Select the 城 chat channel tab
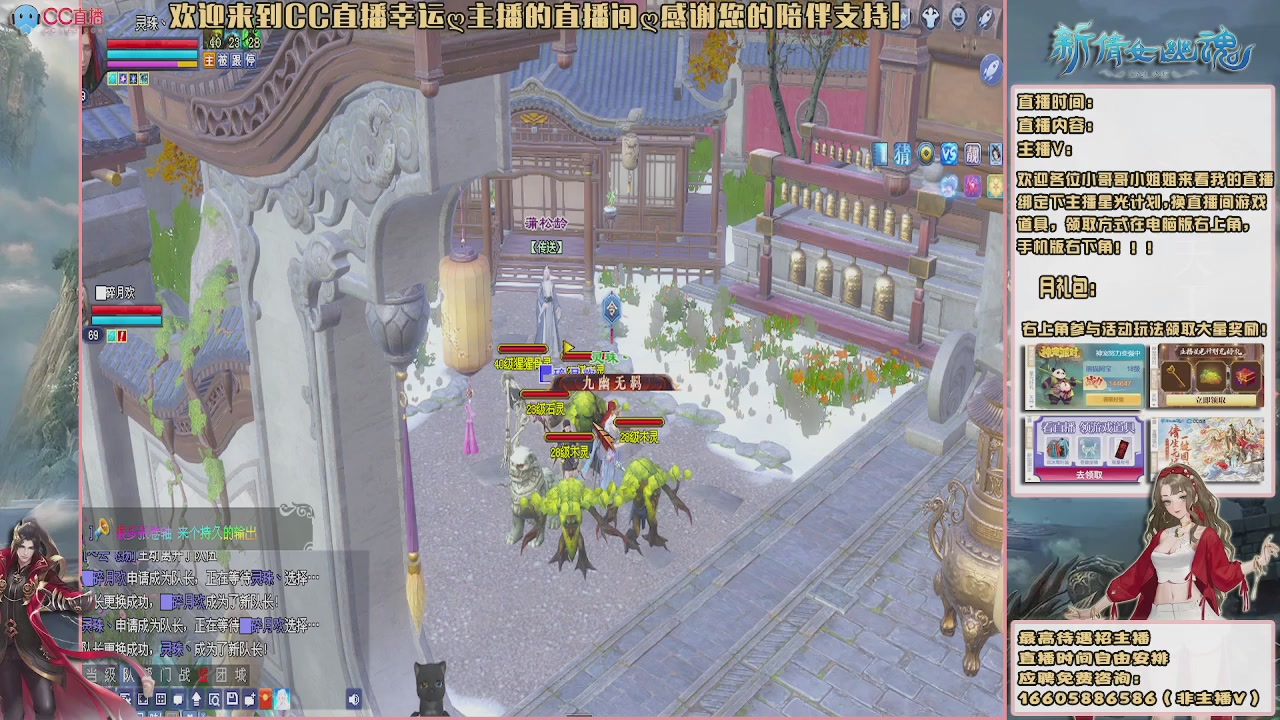Screen dimensions: 1280x720 pyautogui.click(x=240, y=674)
